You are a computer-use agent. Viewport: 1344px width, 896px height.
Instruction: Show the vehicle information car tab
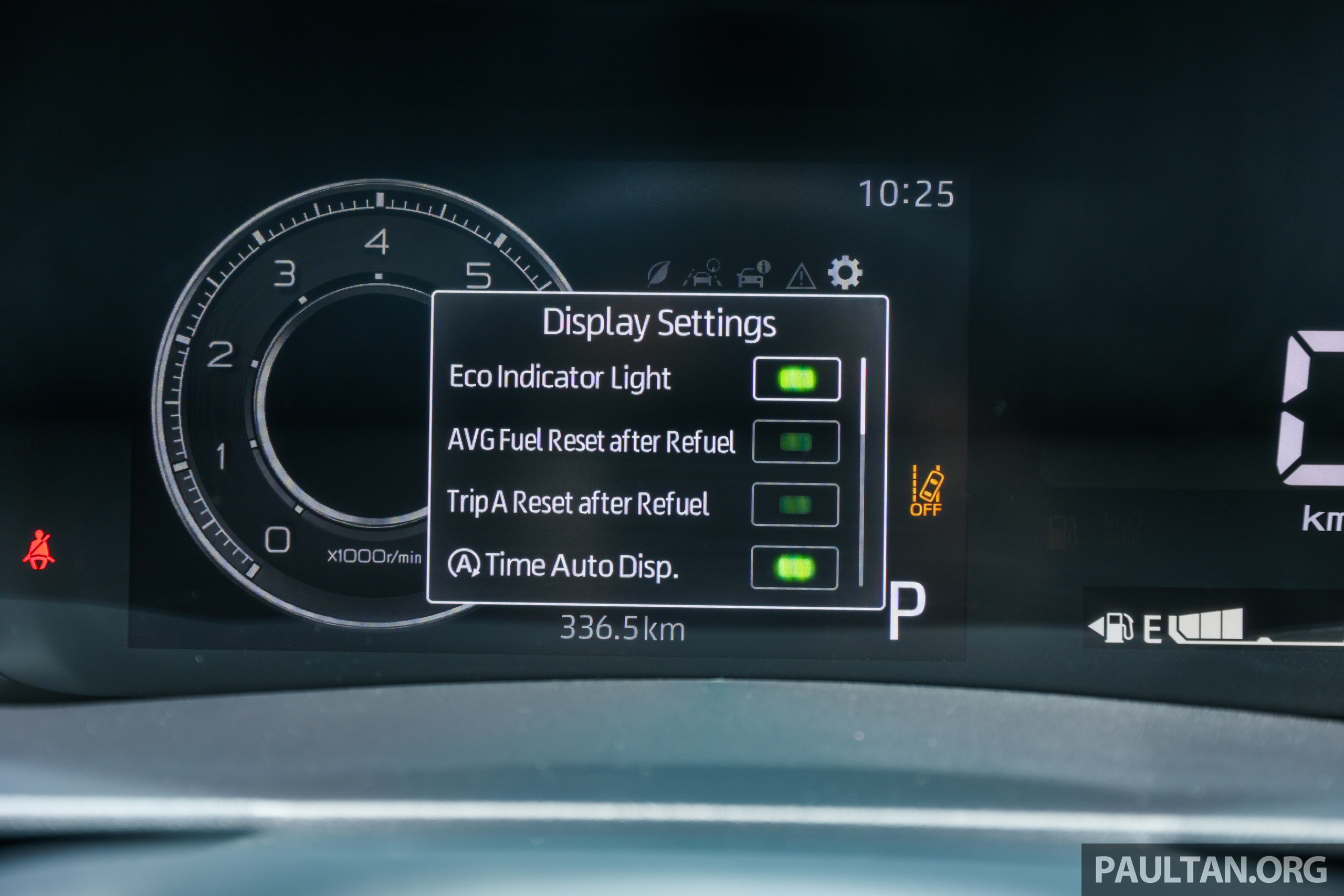(x=752, y=275)
